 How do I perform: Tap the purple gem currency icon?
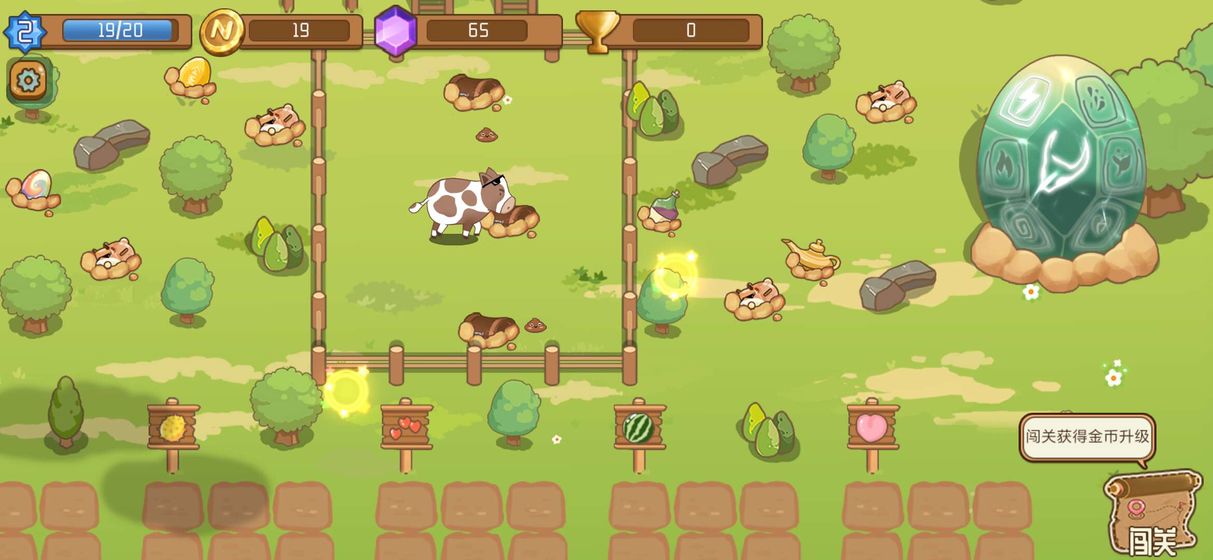(395, 31)
